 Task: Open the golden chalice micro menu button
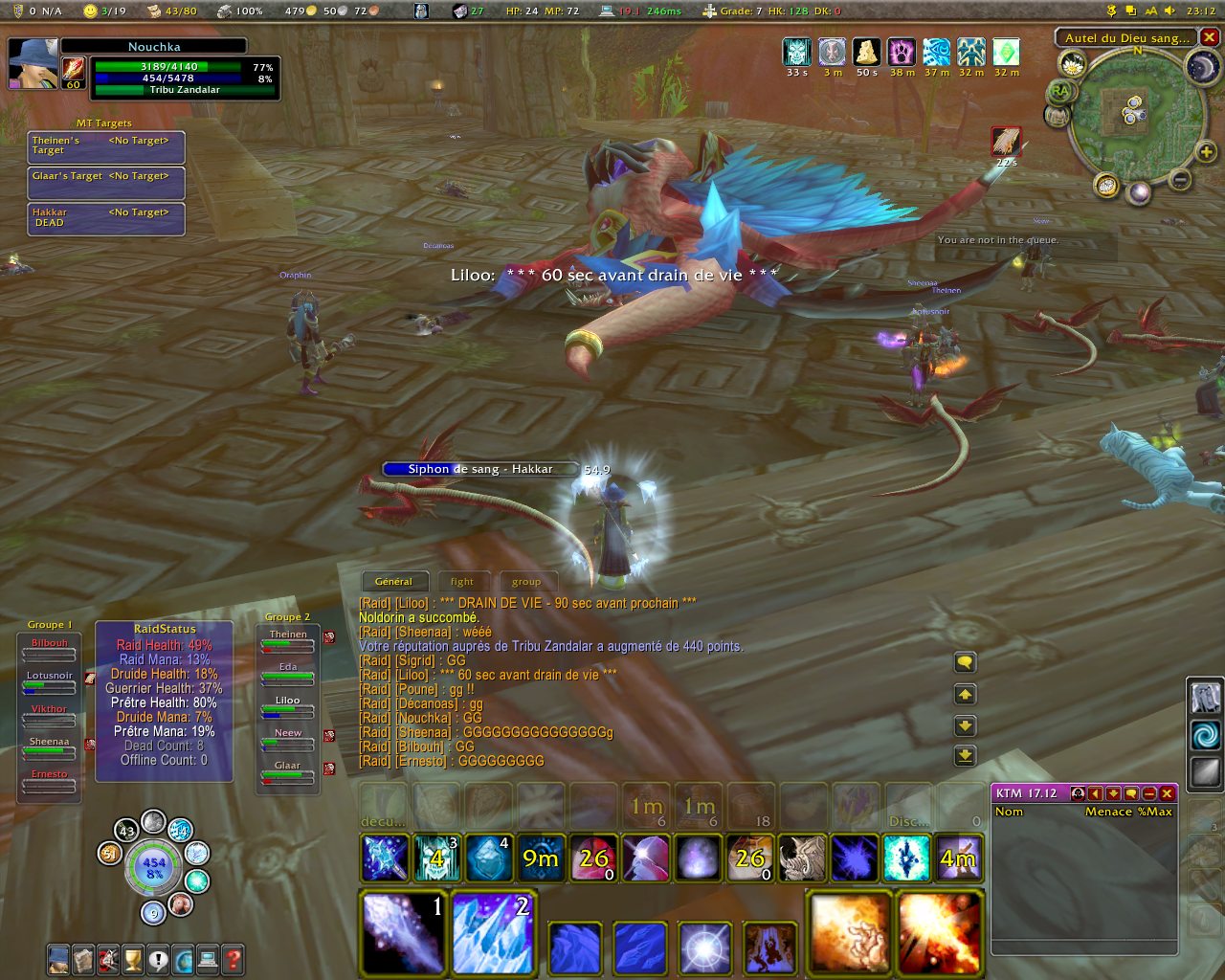(133, 958)
